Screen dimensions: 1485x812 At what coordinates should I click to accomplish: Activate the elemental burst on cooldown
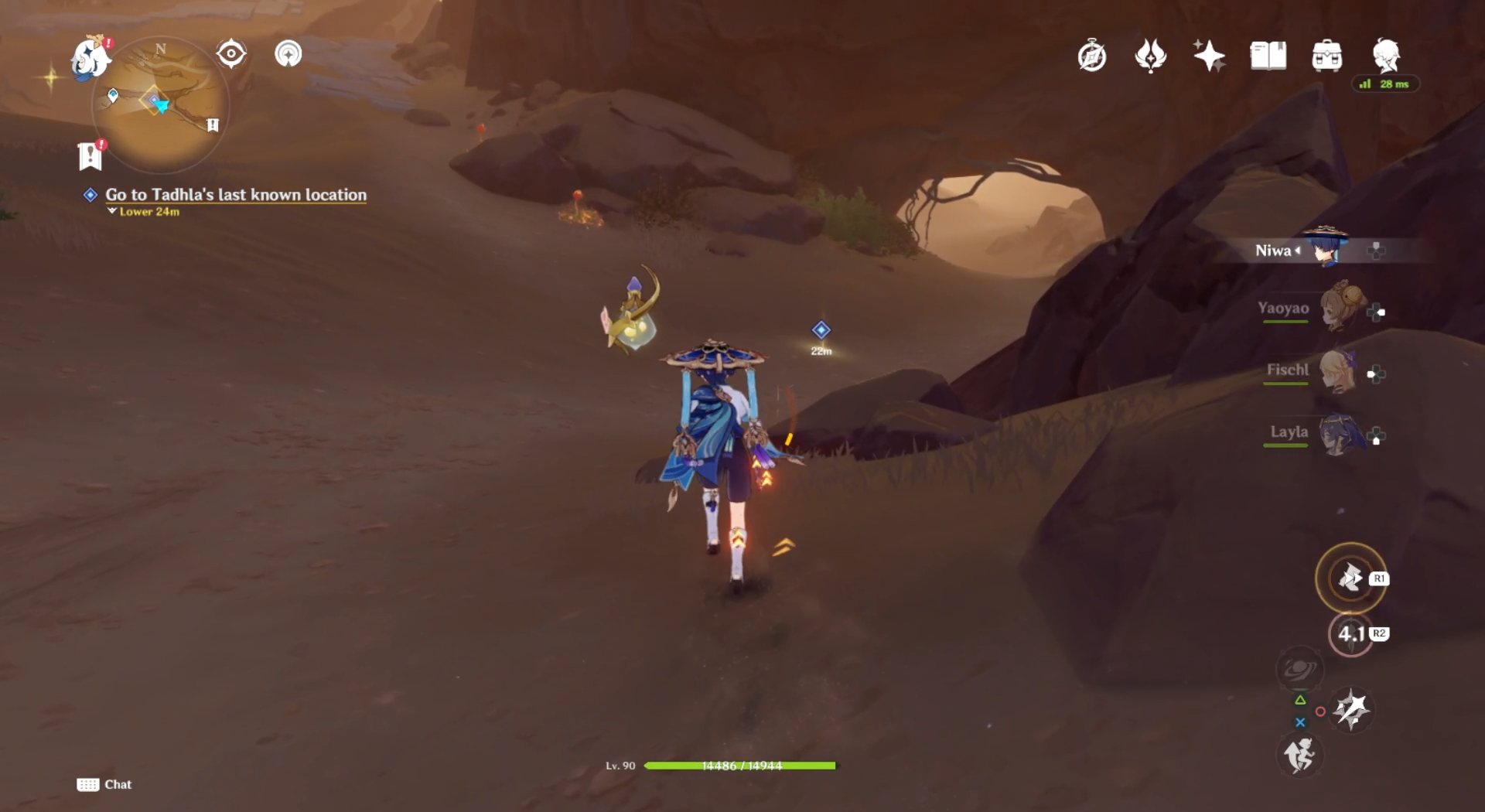click(1350, 634)
